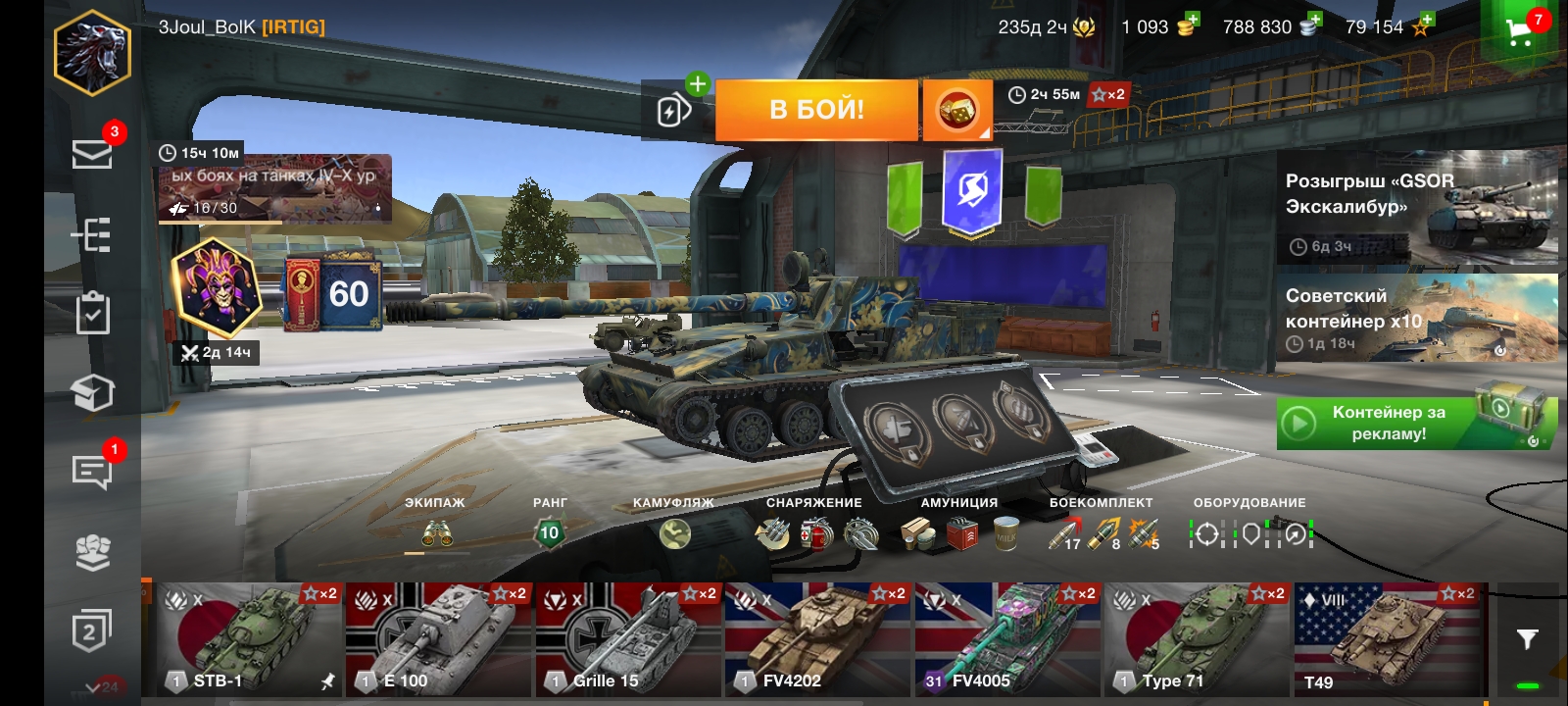This screenshot has height=706, width=1568.
Task: Open the GSOR Экскалибур giveaway banner
Action: tap(1416, 208)
